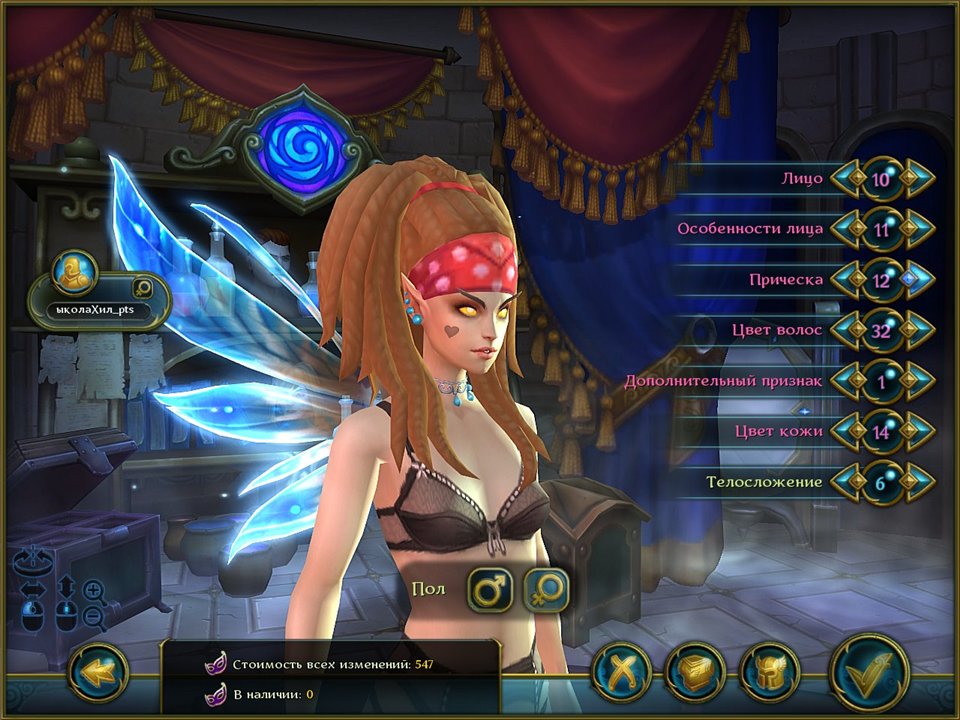Select the previous Прическа hairstyle
Viewport: 960px width, 720px height.
click(849, 280)
